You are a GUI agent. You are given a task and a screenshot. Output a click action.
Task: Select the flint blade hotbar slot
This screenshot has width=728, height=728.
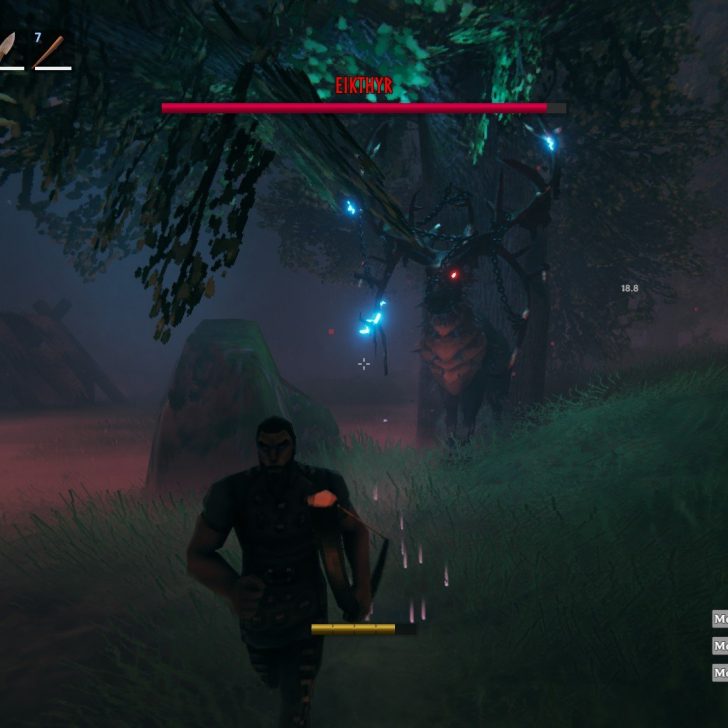click(8, 49)
